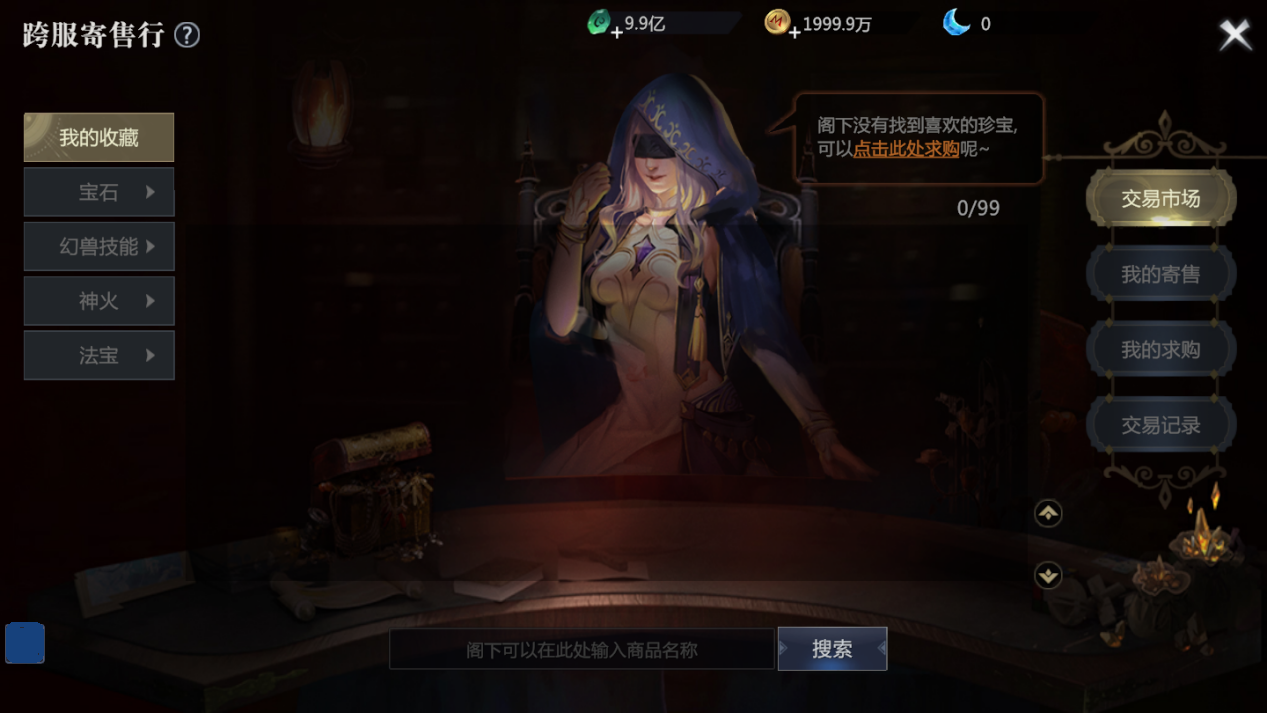Click the 搜索 search button
Image resolution: width=1267 pixels, height=713 pixels.
click(x=832, y=649)
